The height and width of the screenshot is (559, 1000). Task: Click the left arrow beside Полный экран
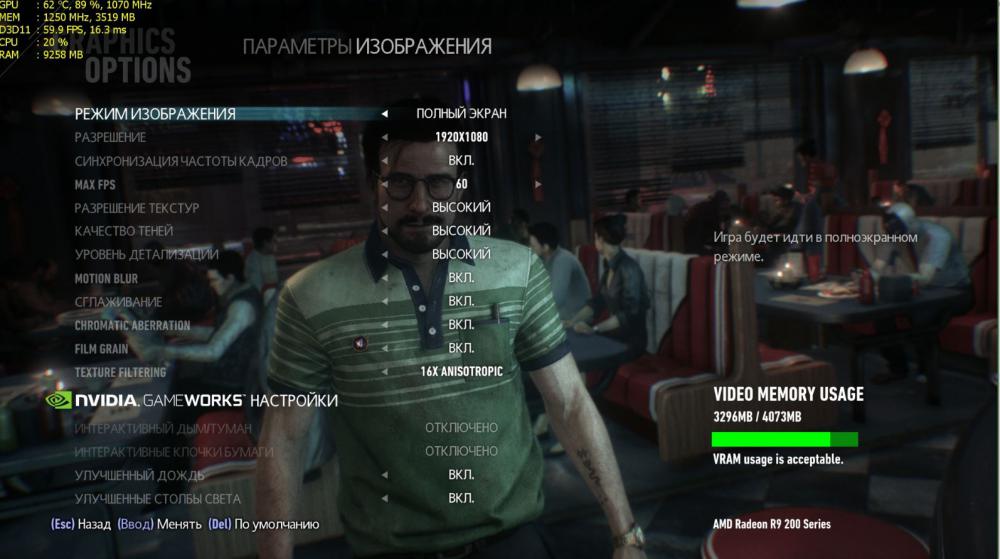(385, 114)
